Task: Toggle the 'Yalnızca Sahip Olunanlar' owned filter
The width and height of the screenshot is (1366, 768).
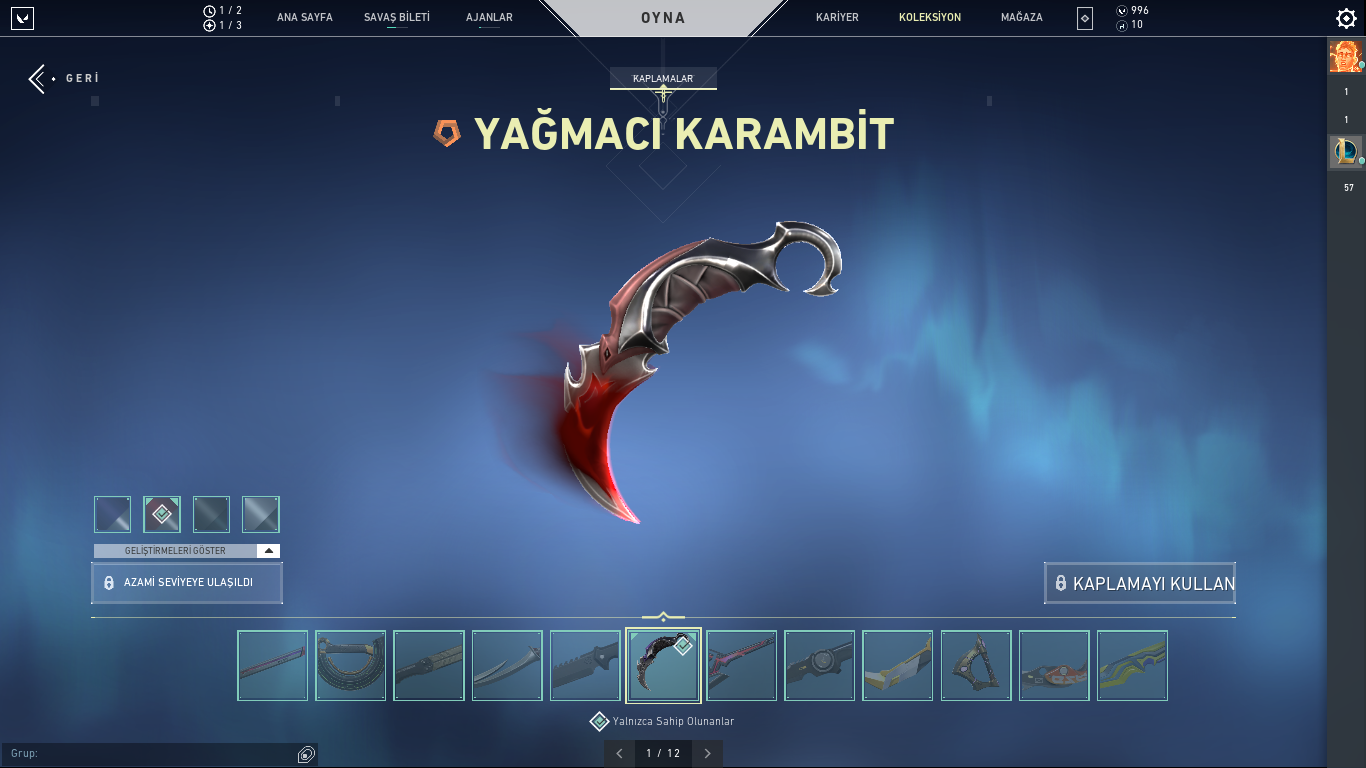Action: [x=599, y=720]
